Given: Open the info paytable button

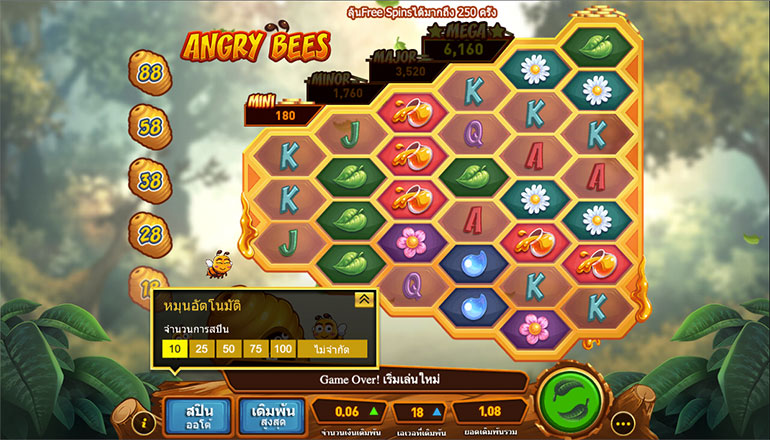Looking at the screenshot, I should click(146, 423).
